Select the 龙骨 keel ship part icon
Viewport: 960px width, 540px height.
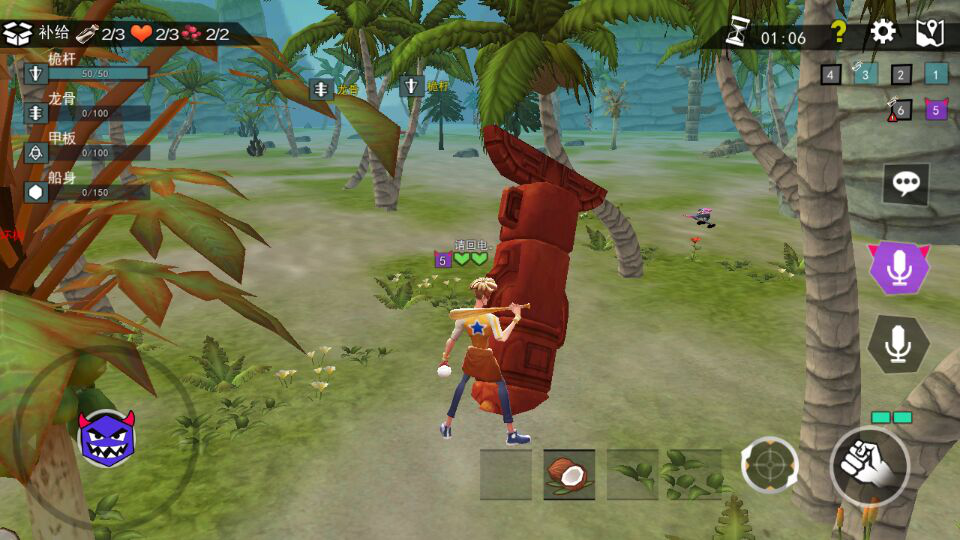click(36, 112)
